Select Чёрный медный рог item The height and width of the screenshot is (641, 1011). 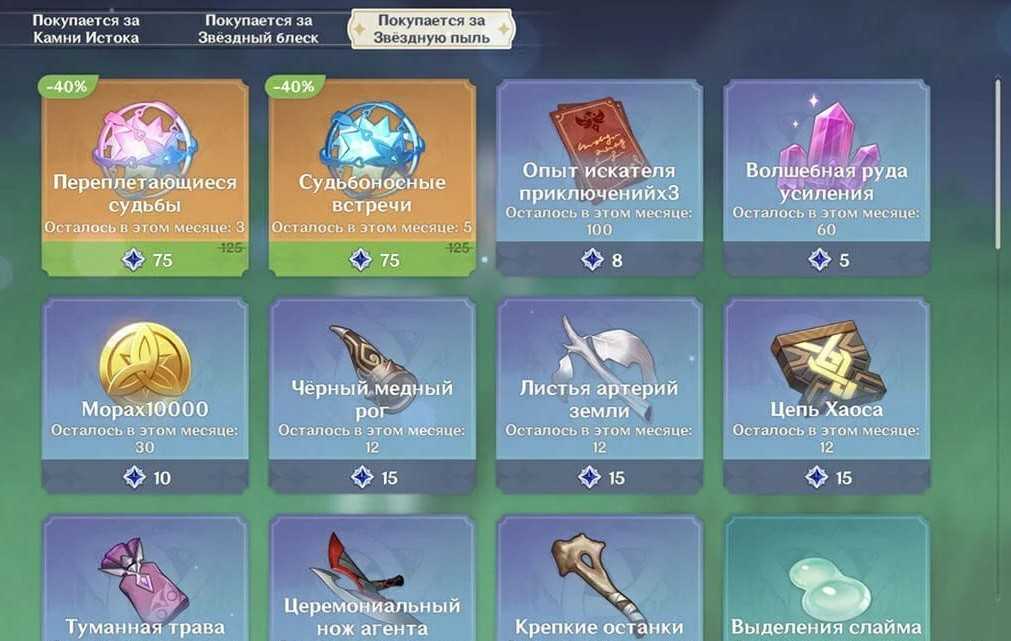[x=372, y=394]
